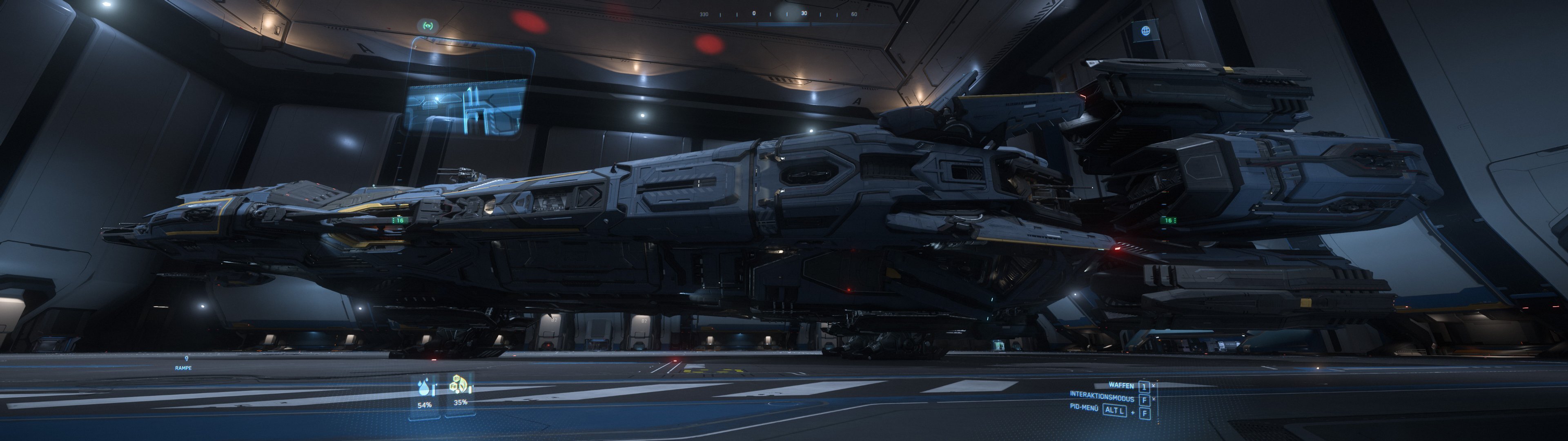Viewport: 1568px width, 441px height.
Task: Click the 330 marker on the compass
Action: click(x=705, y=15)
